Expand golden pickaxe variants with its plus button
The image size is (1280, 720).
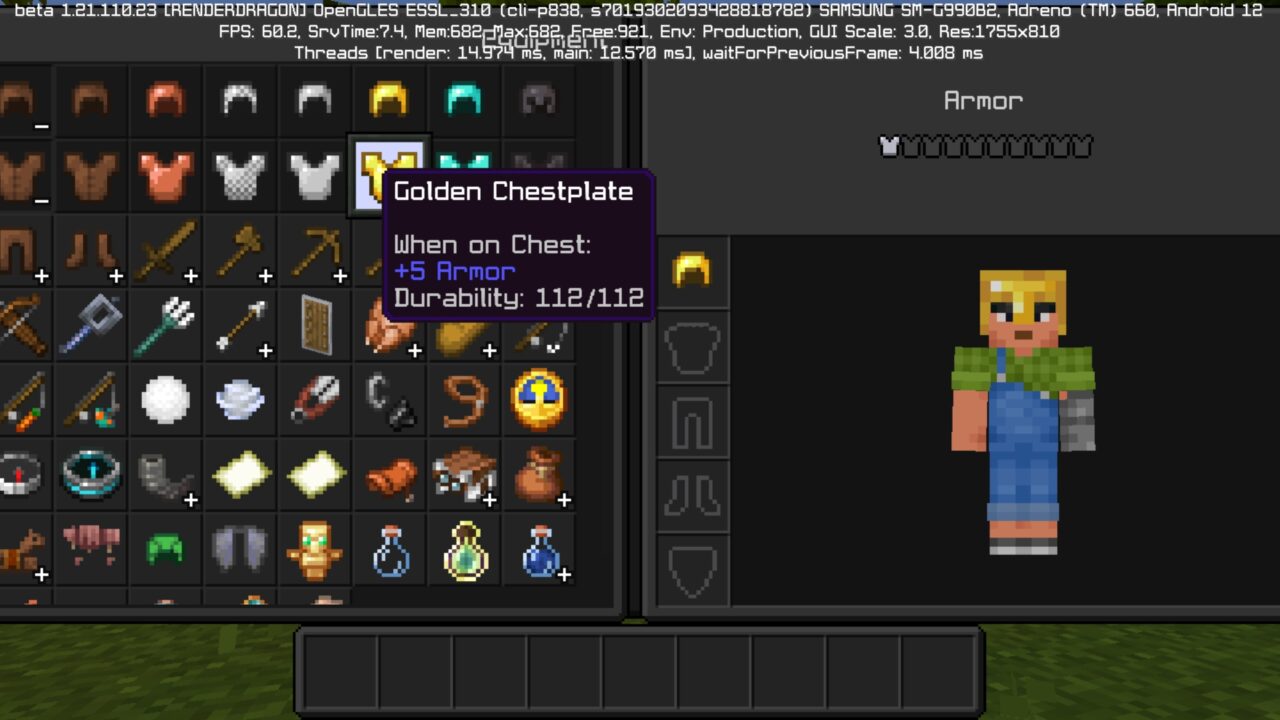340,275
